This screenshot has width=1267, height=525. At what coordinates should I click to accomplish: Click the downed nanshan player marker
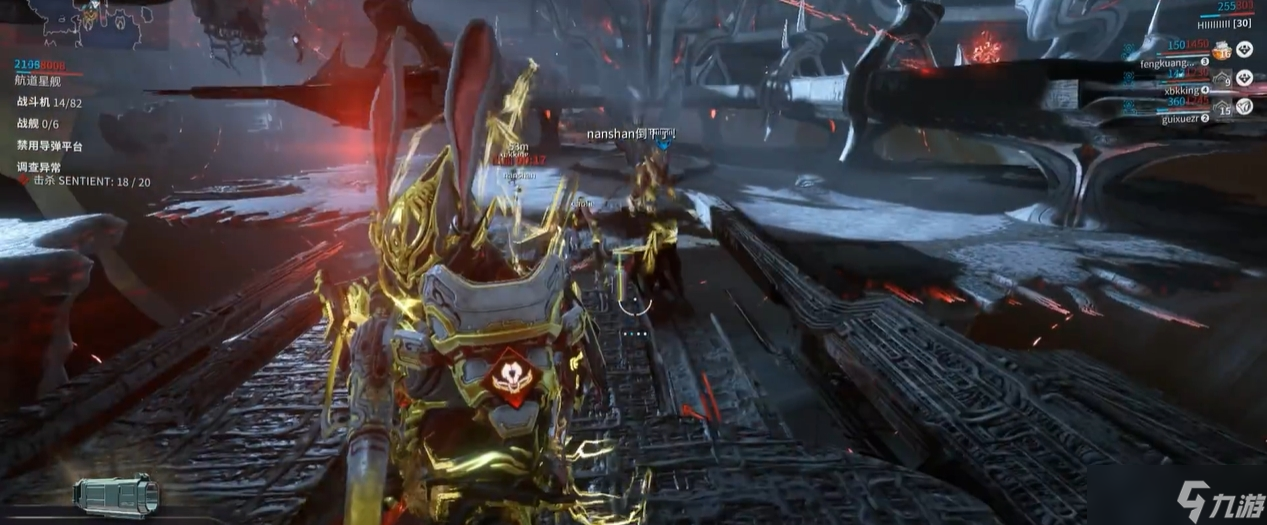[x=630, y=134]
